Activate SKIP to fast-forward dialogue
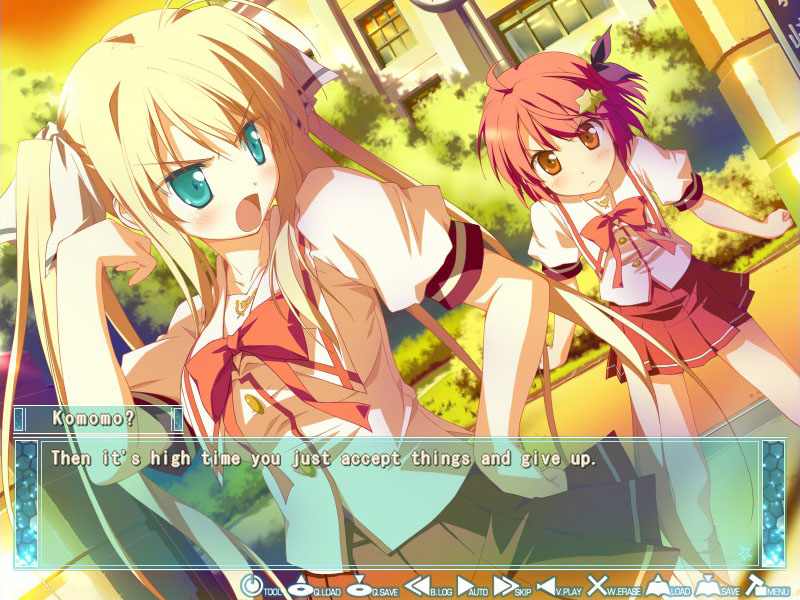 [x=507, y=586]
